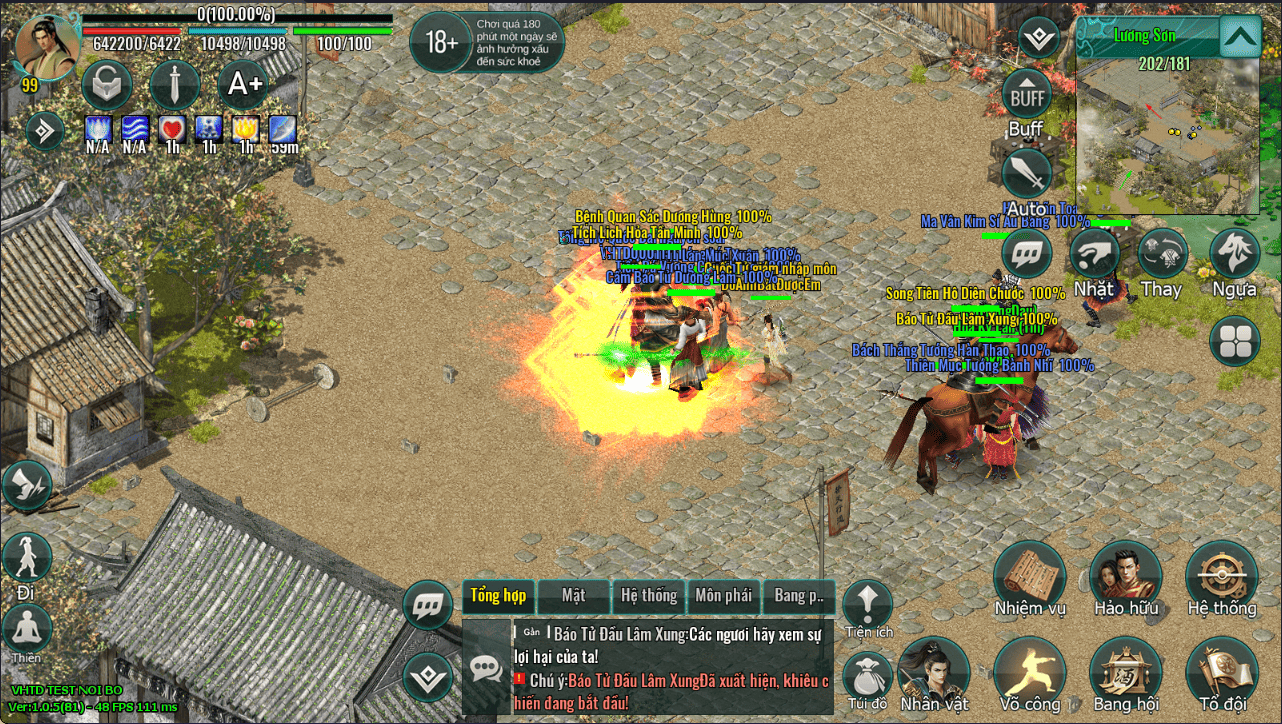Collapse the minimap with the arrow button
The width and height of the screenshot is (1282, 724).
click(x=1240, y=38)
